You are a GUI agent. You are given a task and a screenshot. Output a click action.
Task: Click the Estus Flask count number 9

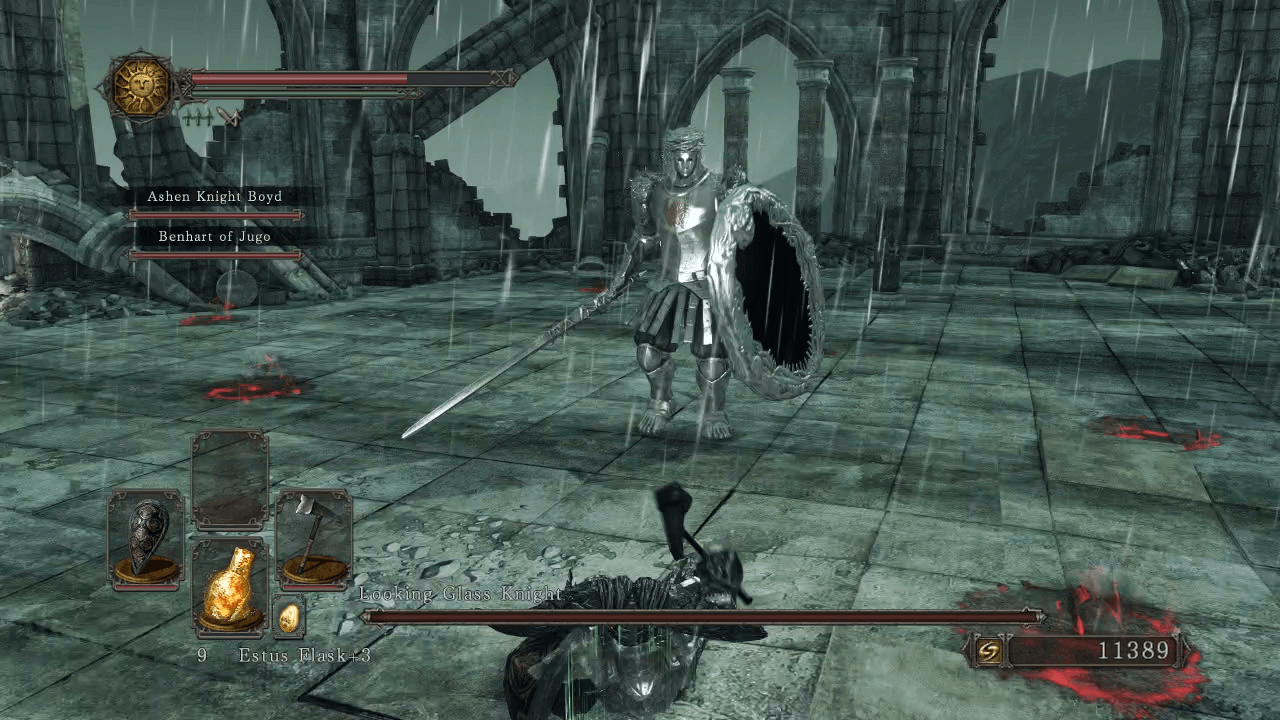202,656
